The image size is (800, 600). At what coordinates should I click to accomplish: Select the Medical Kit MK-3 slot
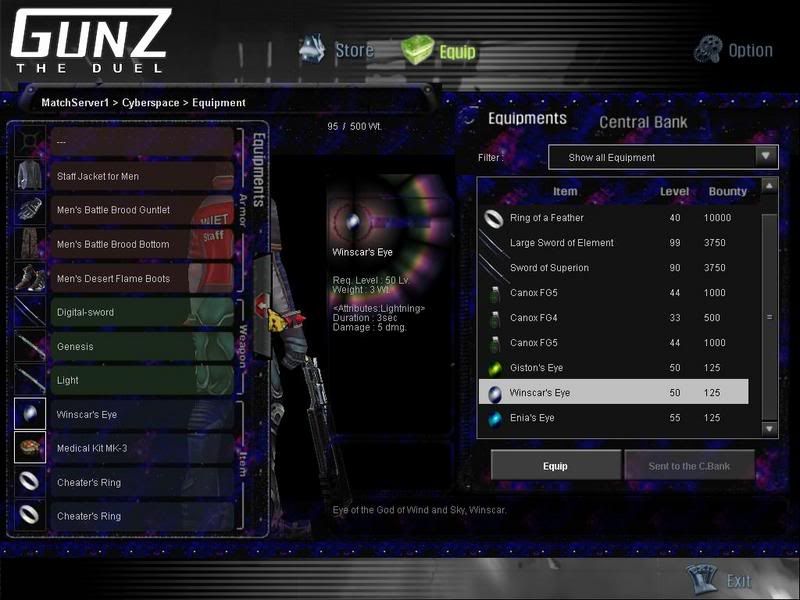(x=139, y=448)
